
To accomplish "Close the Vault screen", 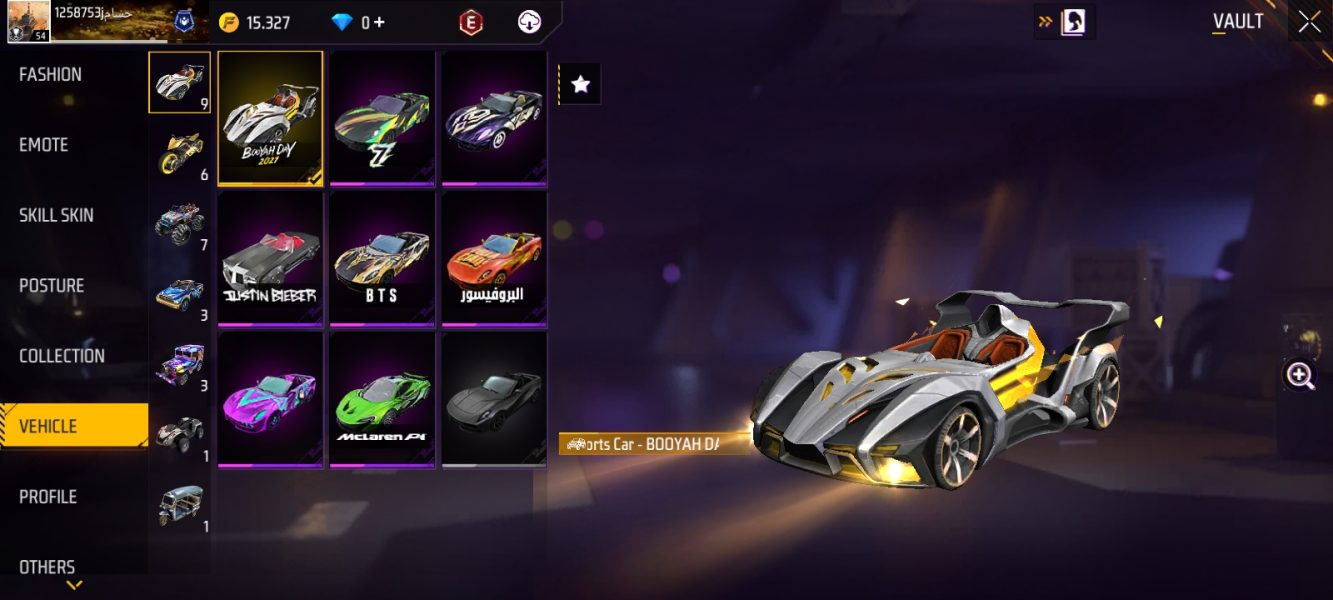I will [1309, 22].
